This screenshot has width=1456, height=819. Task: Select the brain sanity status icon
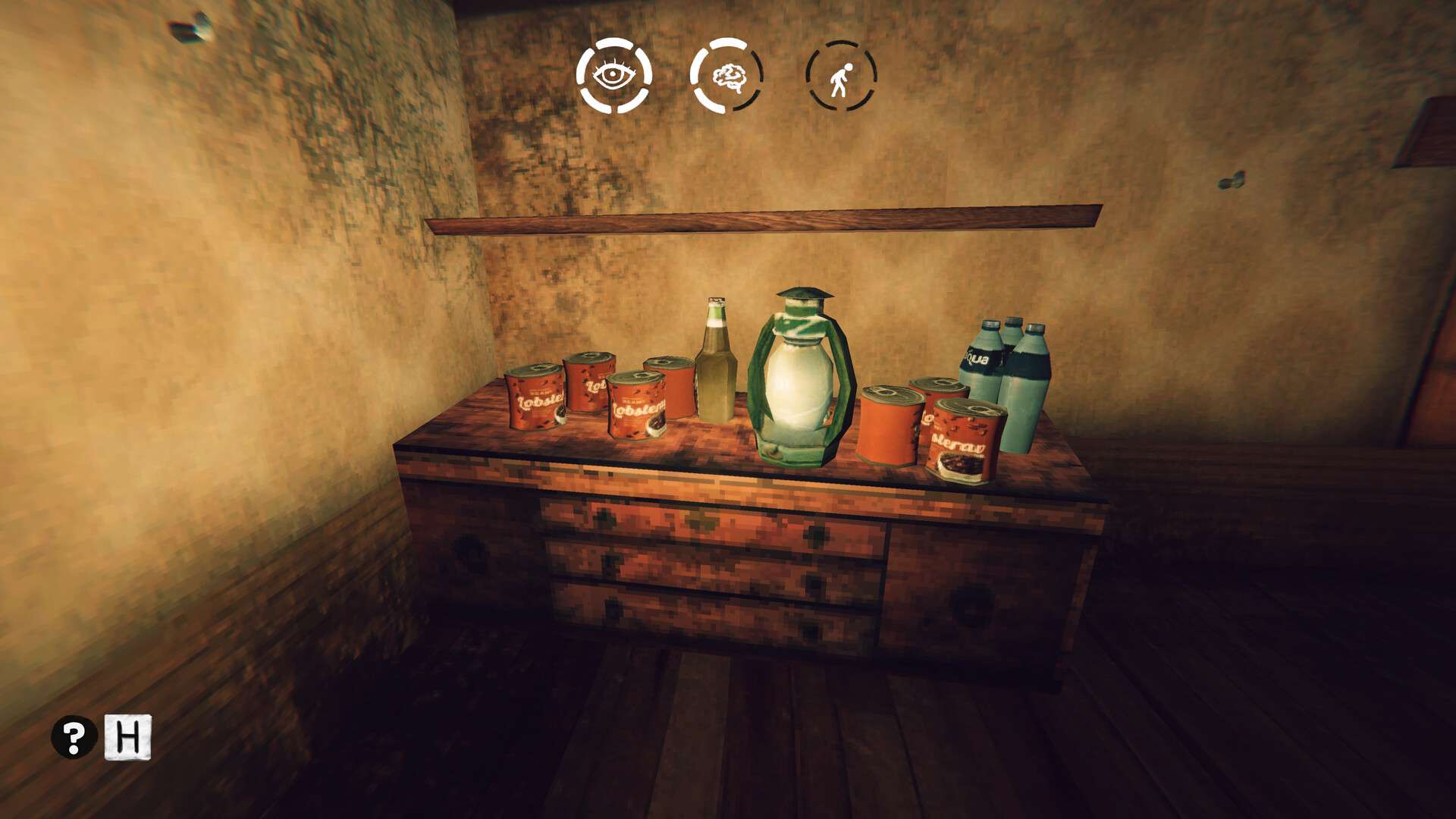(726, 76)
